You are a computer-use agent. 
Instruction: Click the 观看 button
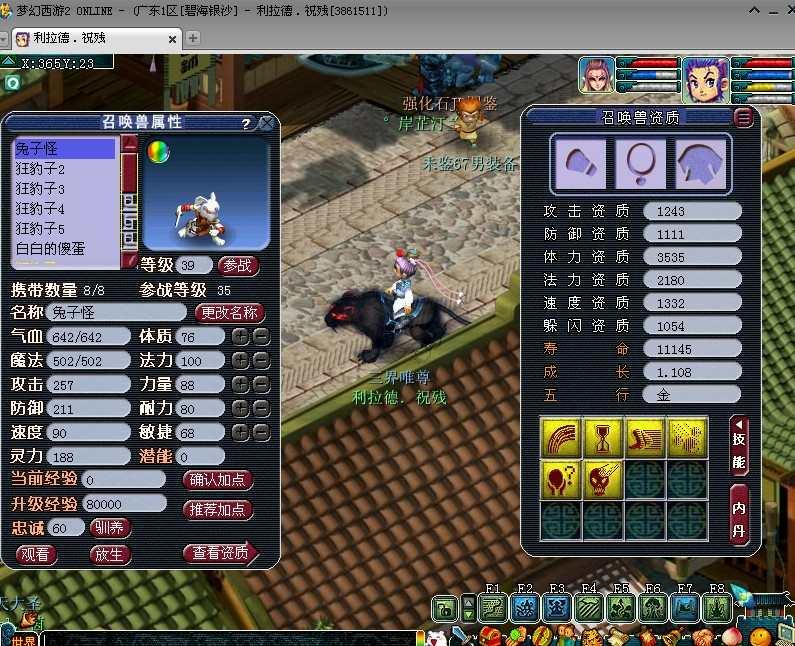[36, 554]
